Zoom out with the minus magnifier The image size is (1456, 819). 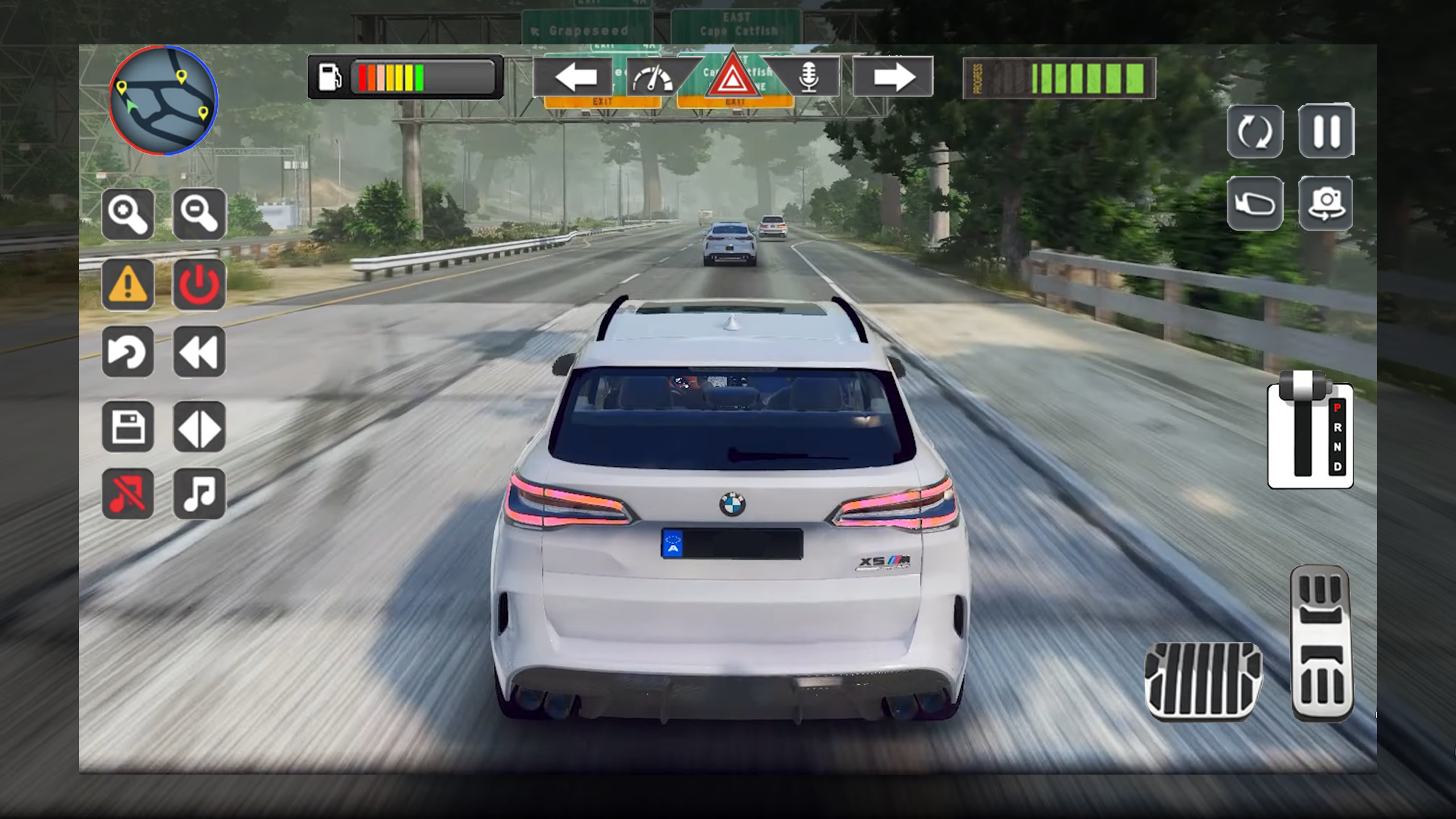199,214
